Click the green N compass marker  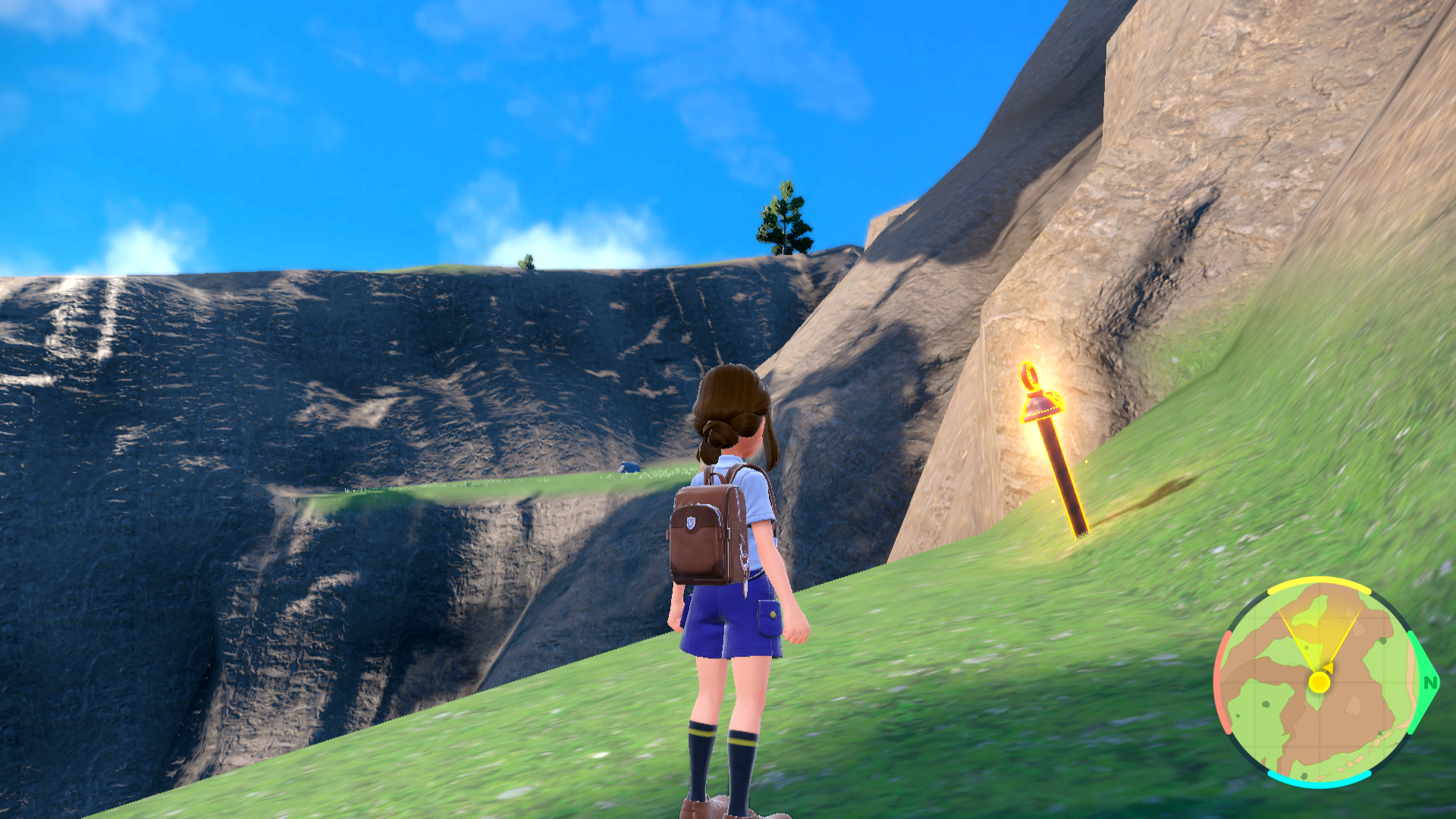coord(1430,682)
